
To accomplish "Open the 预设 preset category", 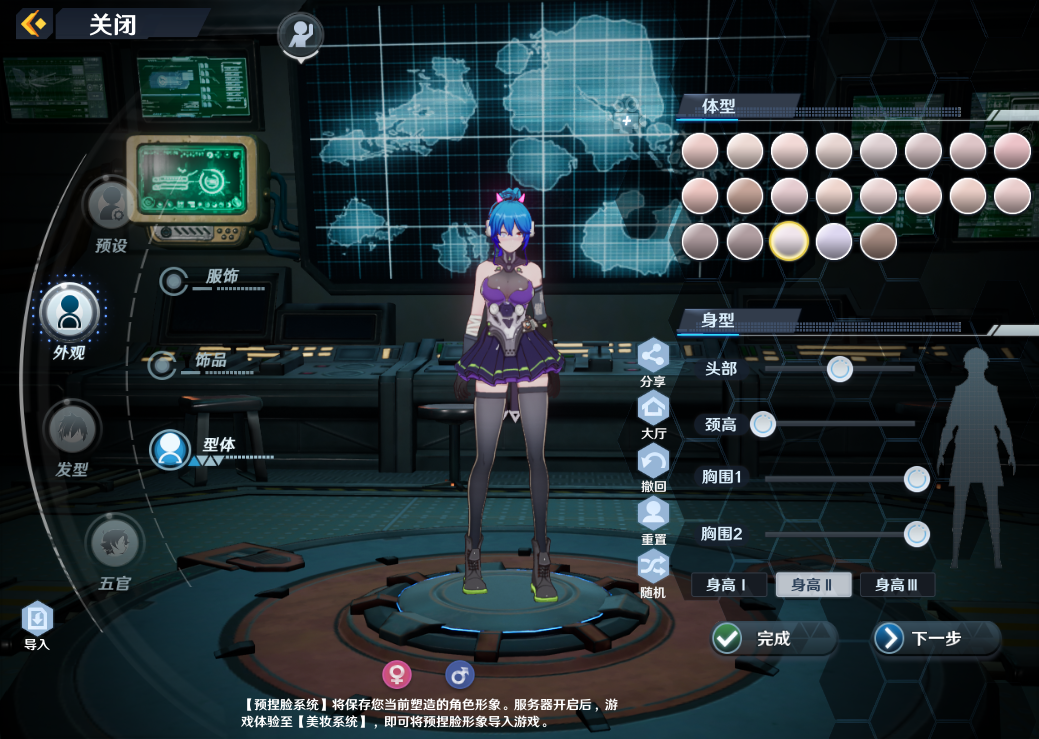I will click(x=111, y=204).
